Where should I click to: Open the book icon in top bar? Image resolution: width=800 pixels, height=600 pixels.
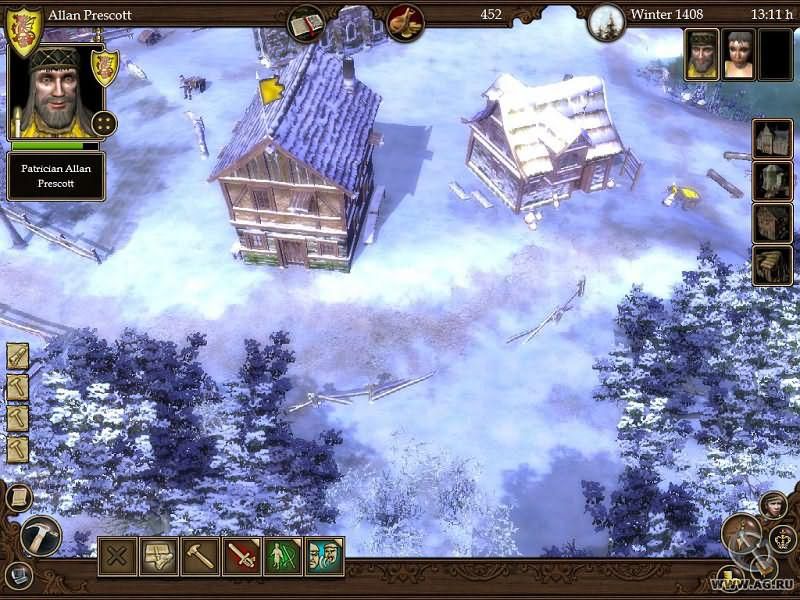coord(306,22)
